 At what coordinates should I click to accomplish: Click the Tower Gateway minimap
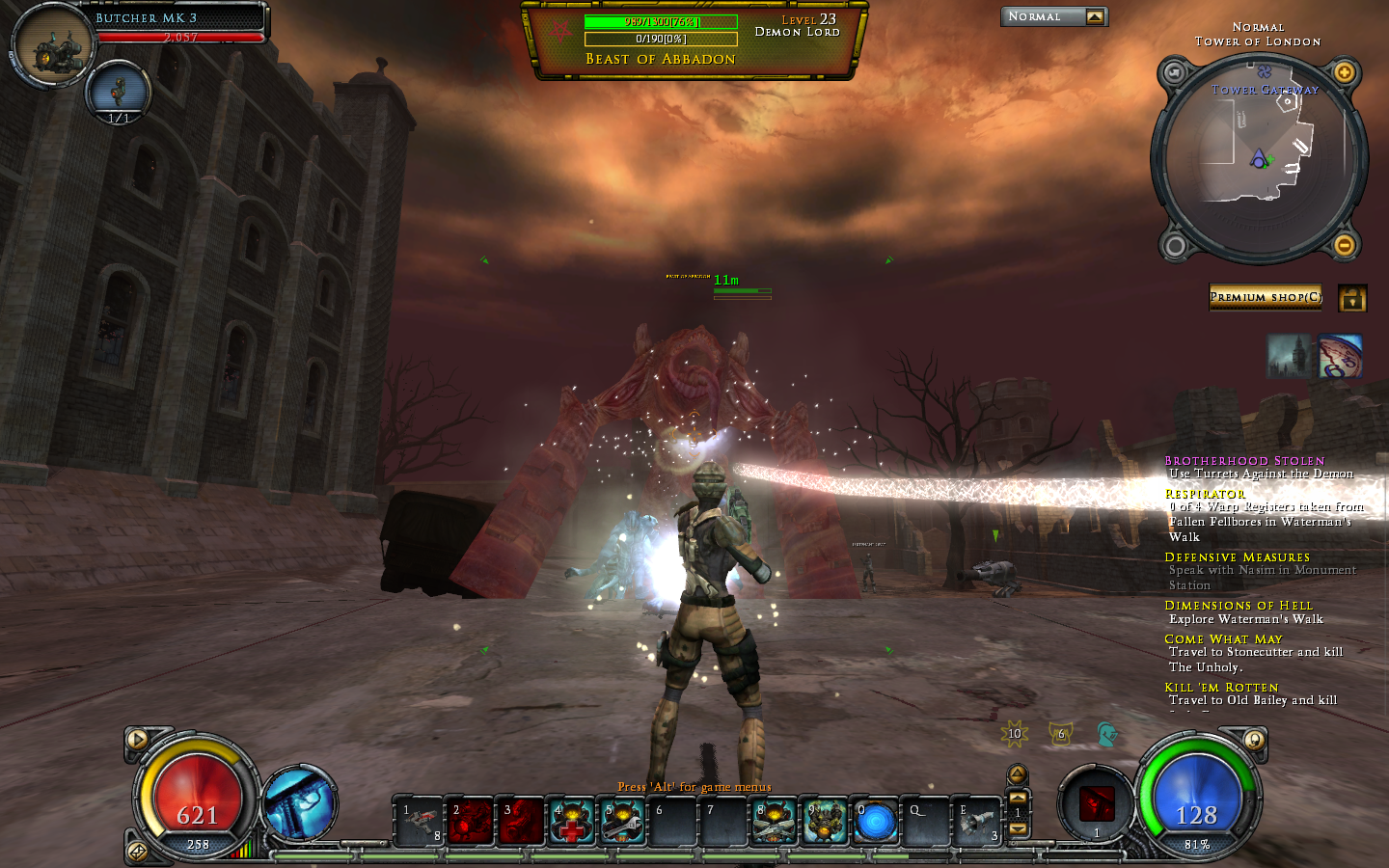pos(1260,157)
